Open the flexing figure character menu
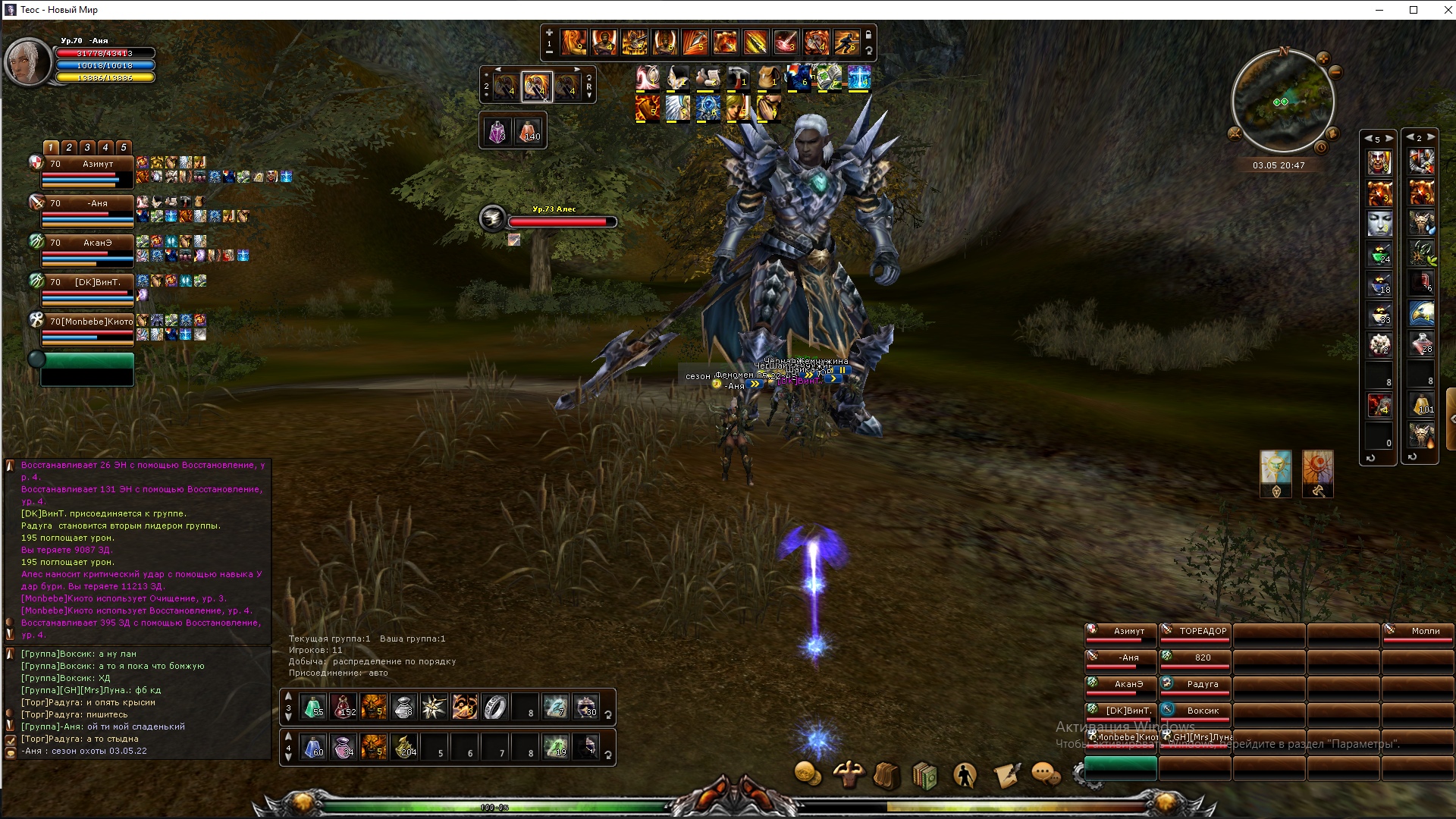This screenshot has width=1456, height=819. click(849, 775)
